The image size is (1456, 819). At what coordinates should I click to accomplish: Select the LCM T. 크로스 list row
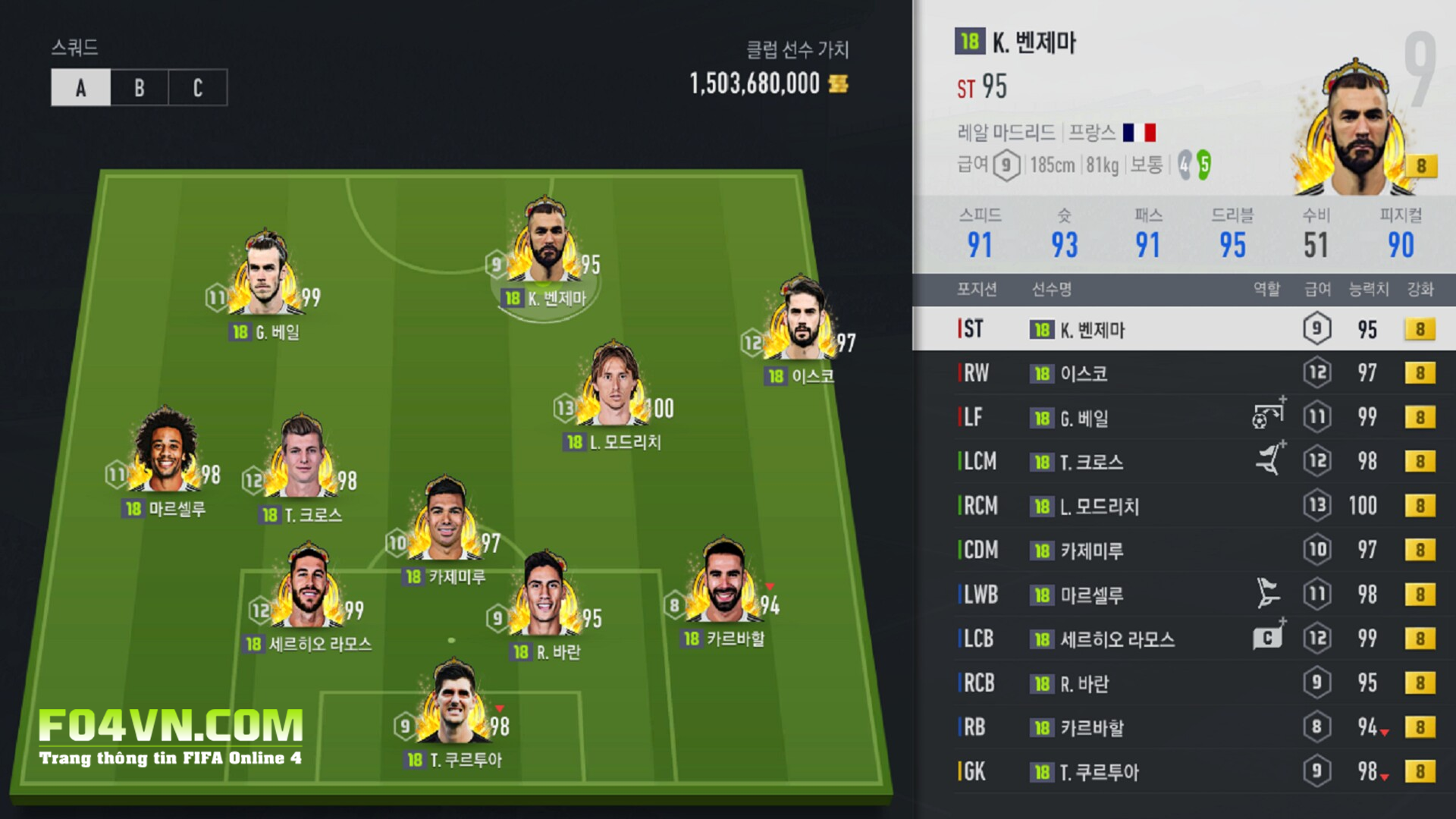[1183, 461]
